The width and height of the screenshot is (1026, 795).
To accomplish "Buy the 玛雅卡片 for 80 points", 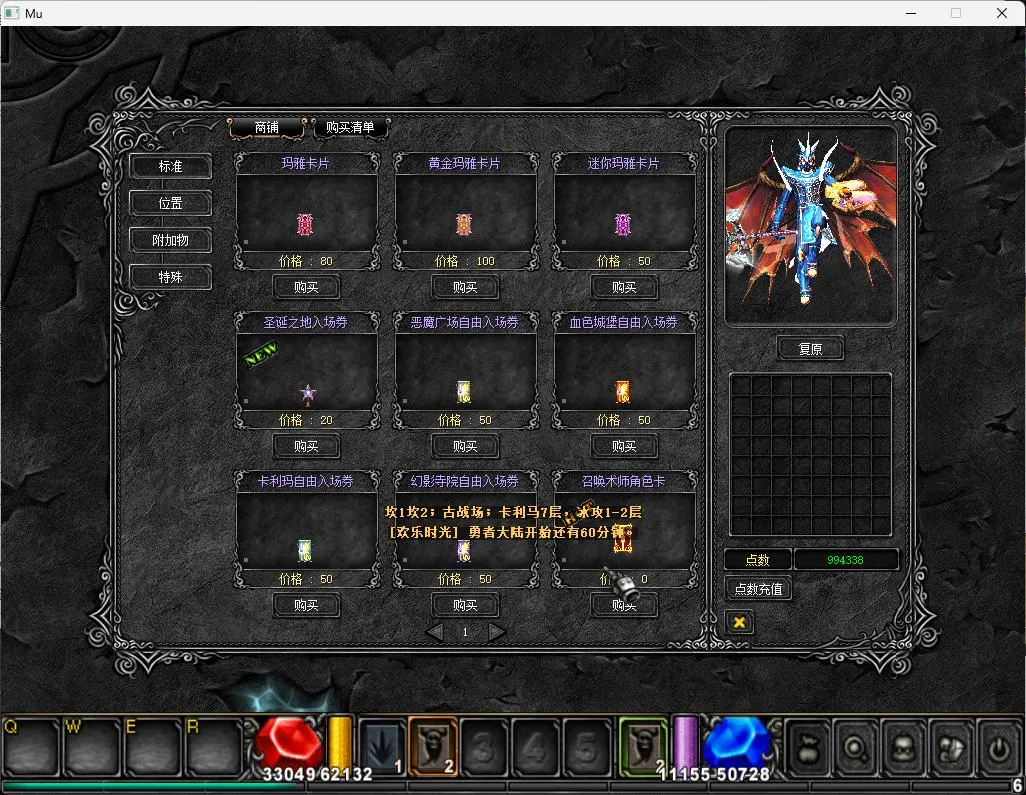I will point(306,287).
